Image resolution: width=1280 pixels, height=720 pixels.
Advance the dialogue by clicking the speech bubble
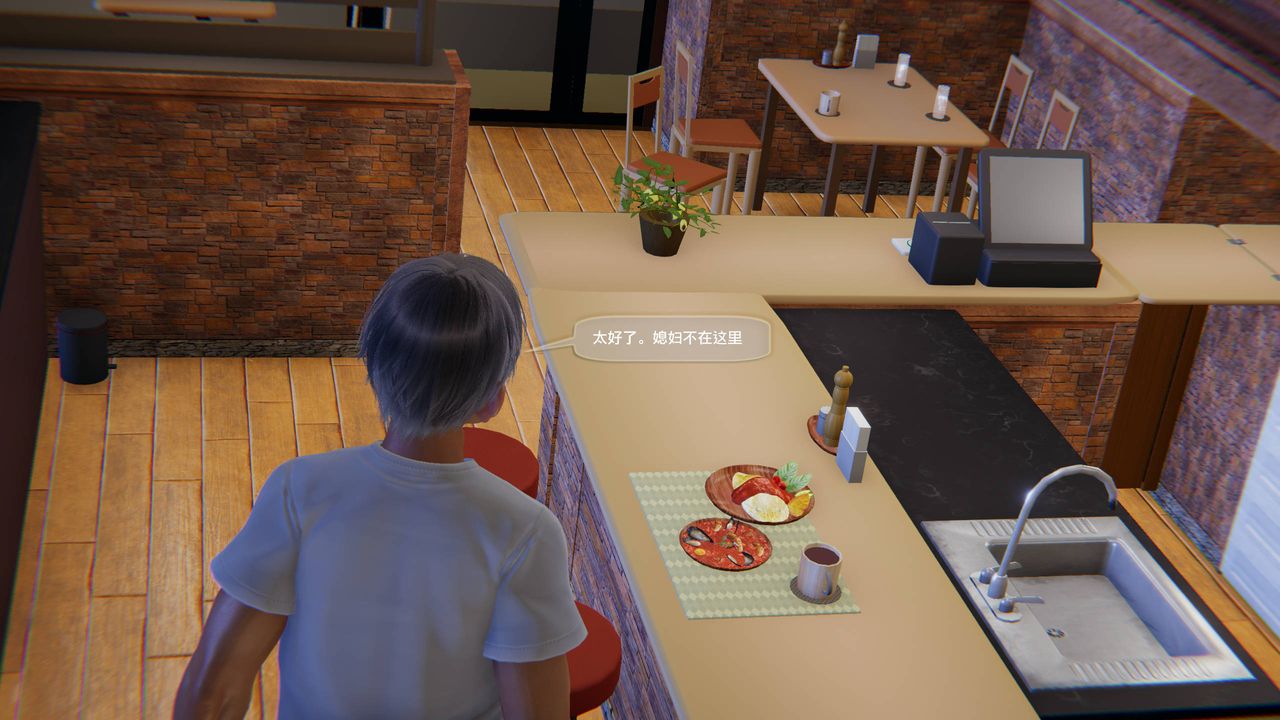(670, 338)
